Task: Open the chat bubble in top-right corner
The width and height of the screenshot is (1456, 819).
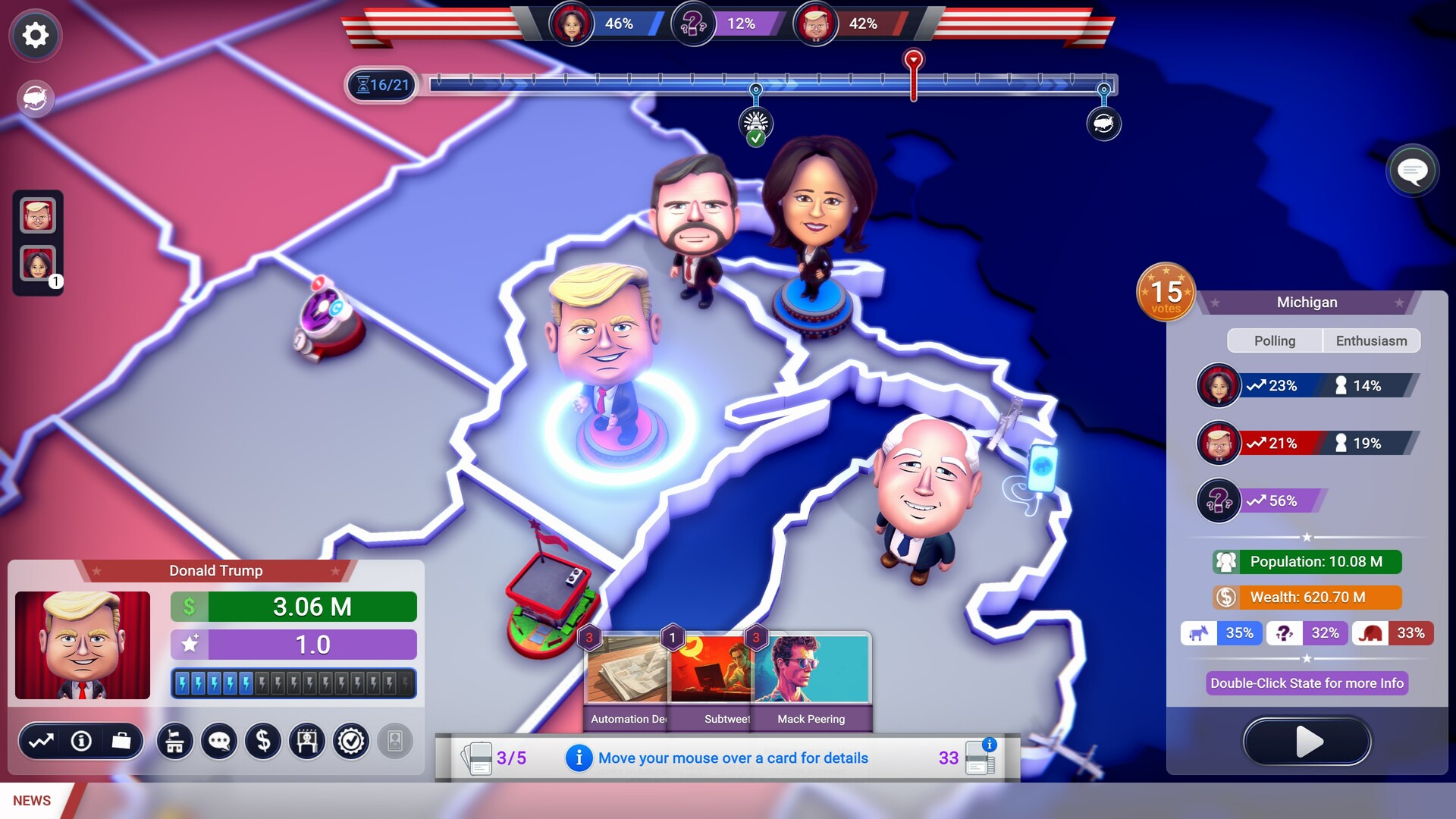Action: pos(1412,170)
